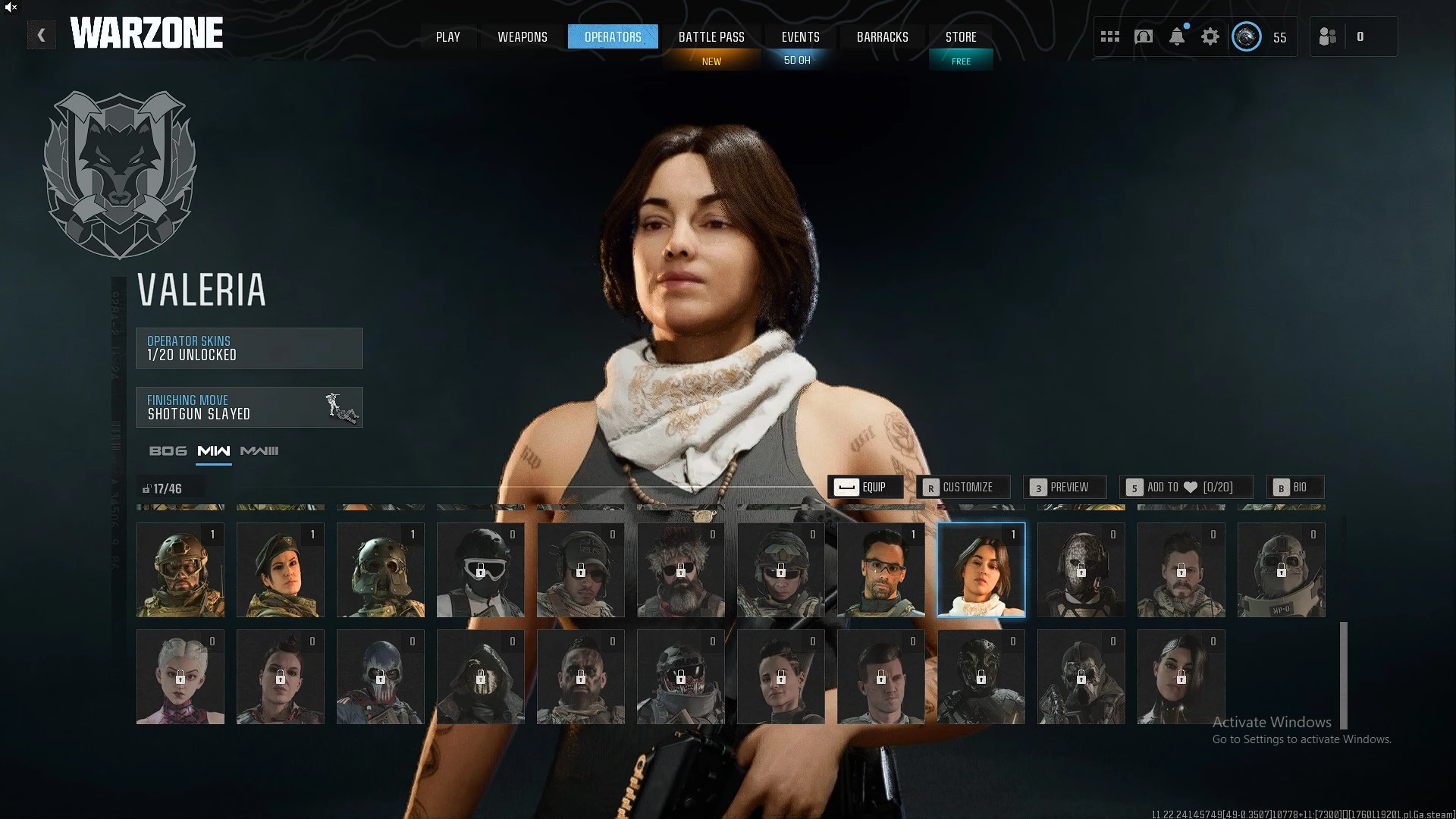Open the Operator Skins panel
The width and height of the screenshot is (1456, 819).
[x=249, y=348]
